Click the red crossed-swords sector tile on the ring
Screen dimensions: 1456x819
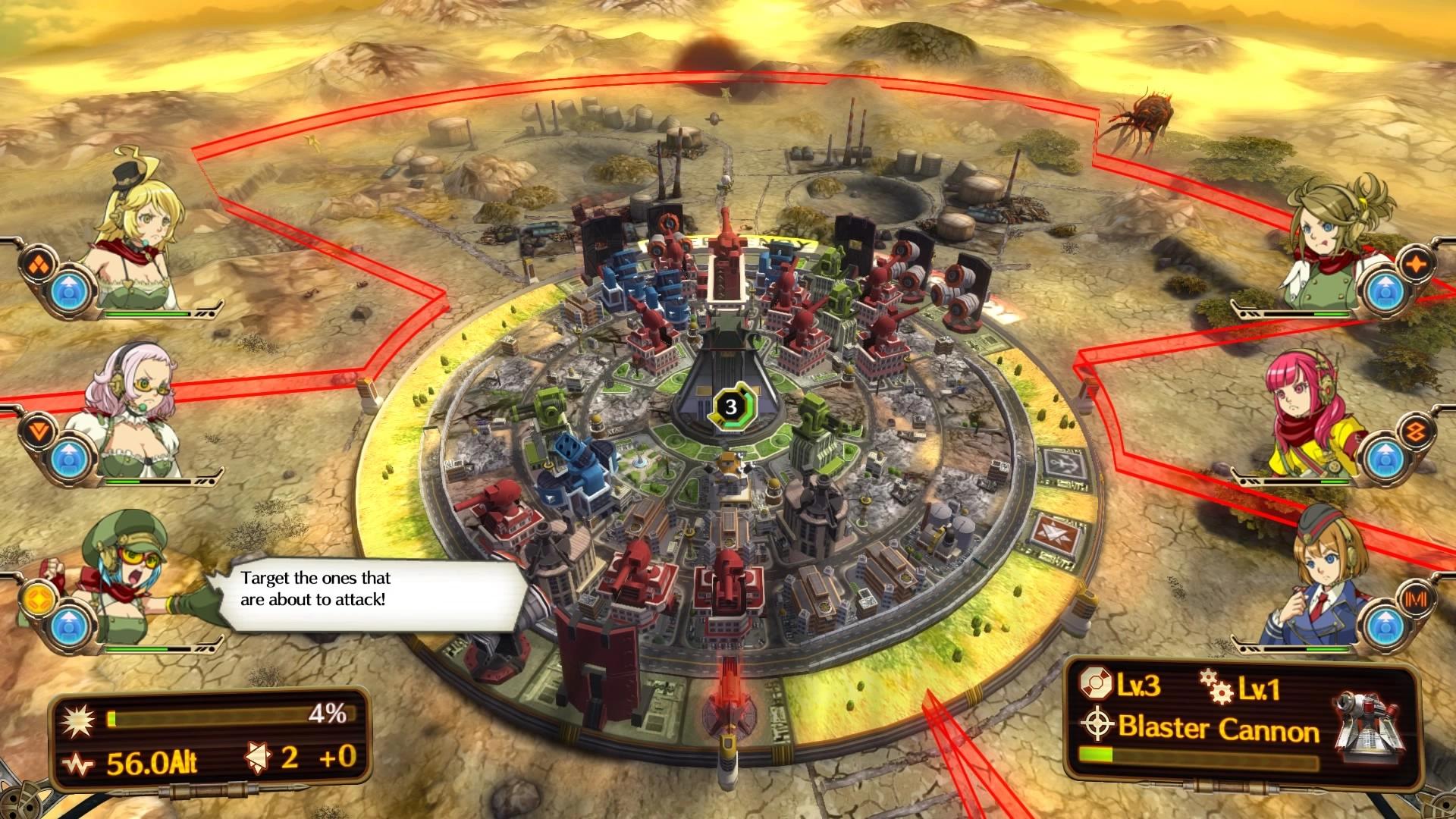pos(1056,533)
